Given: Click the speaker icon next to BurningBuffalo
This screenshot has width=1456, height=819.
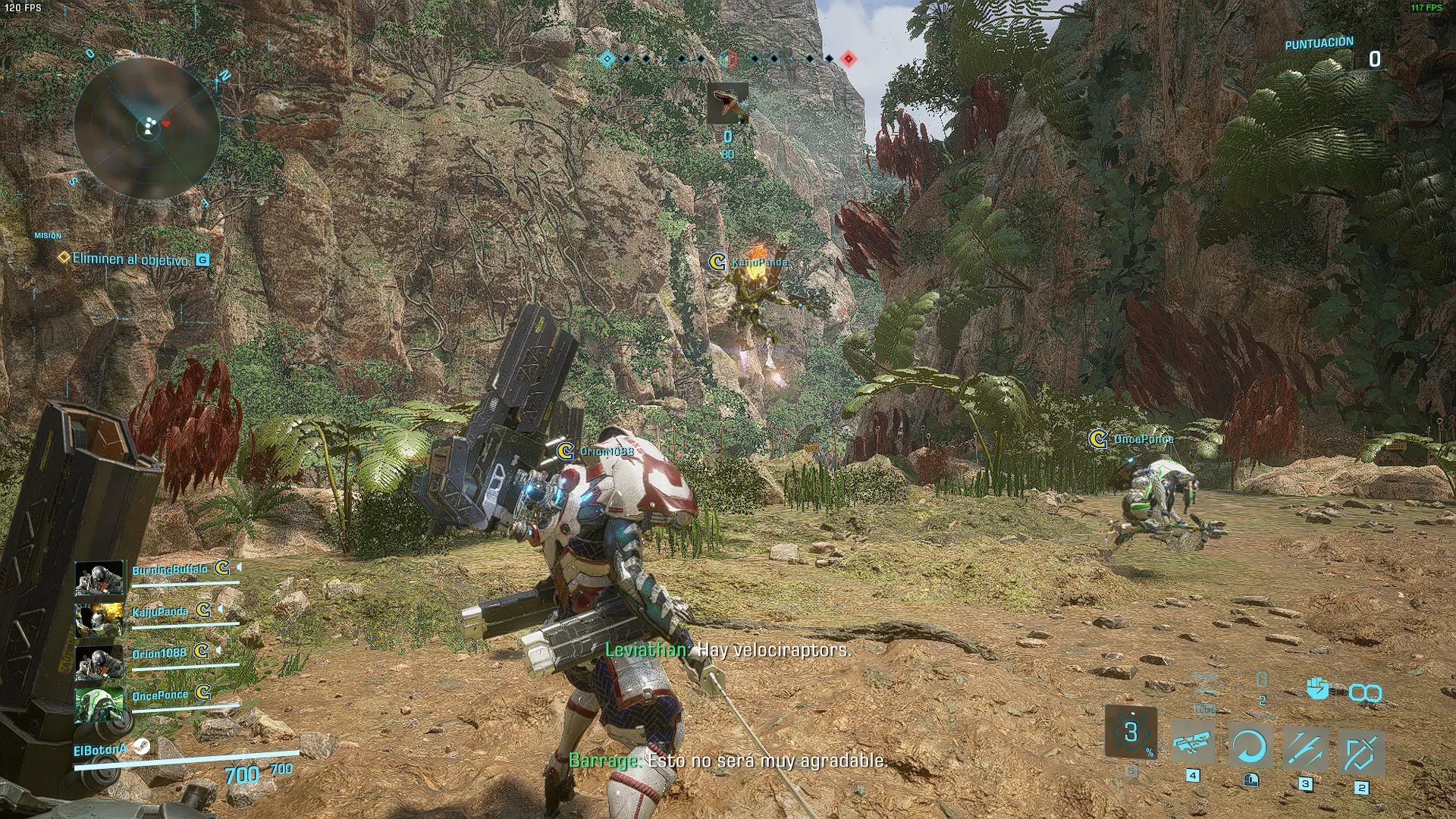Looking at the screenshot, I should point(240,566).
